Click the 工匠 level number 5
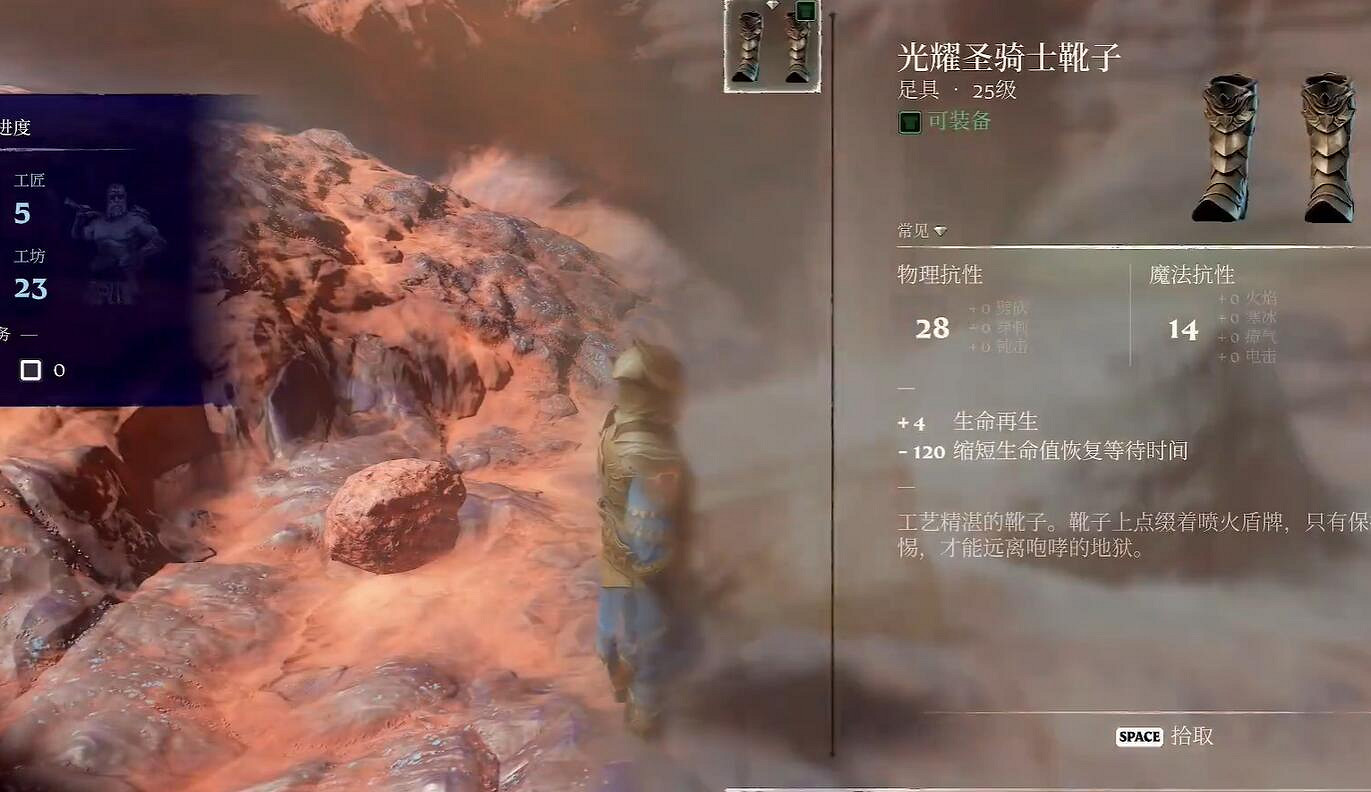 tap(22, 213)
